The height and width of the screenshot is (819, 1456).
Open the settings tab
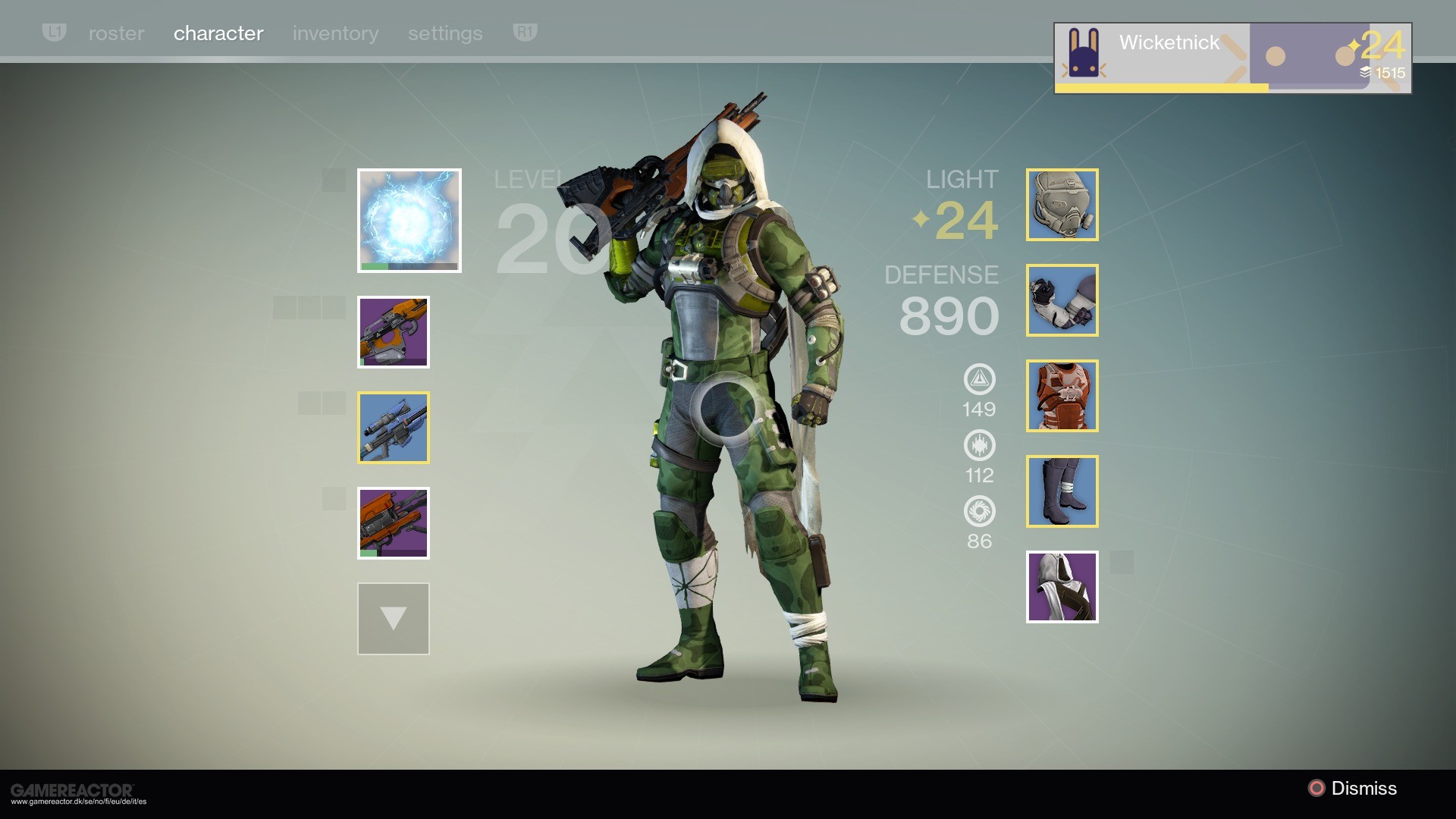445,33
